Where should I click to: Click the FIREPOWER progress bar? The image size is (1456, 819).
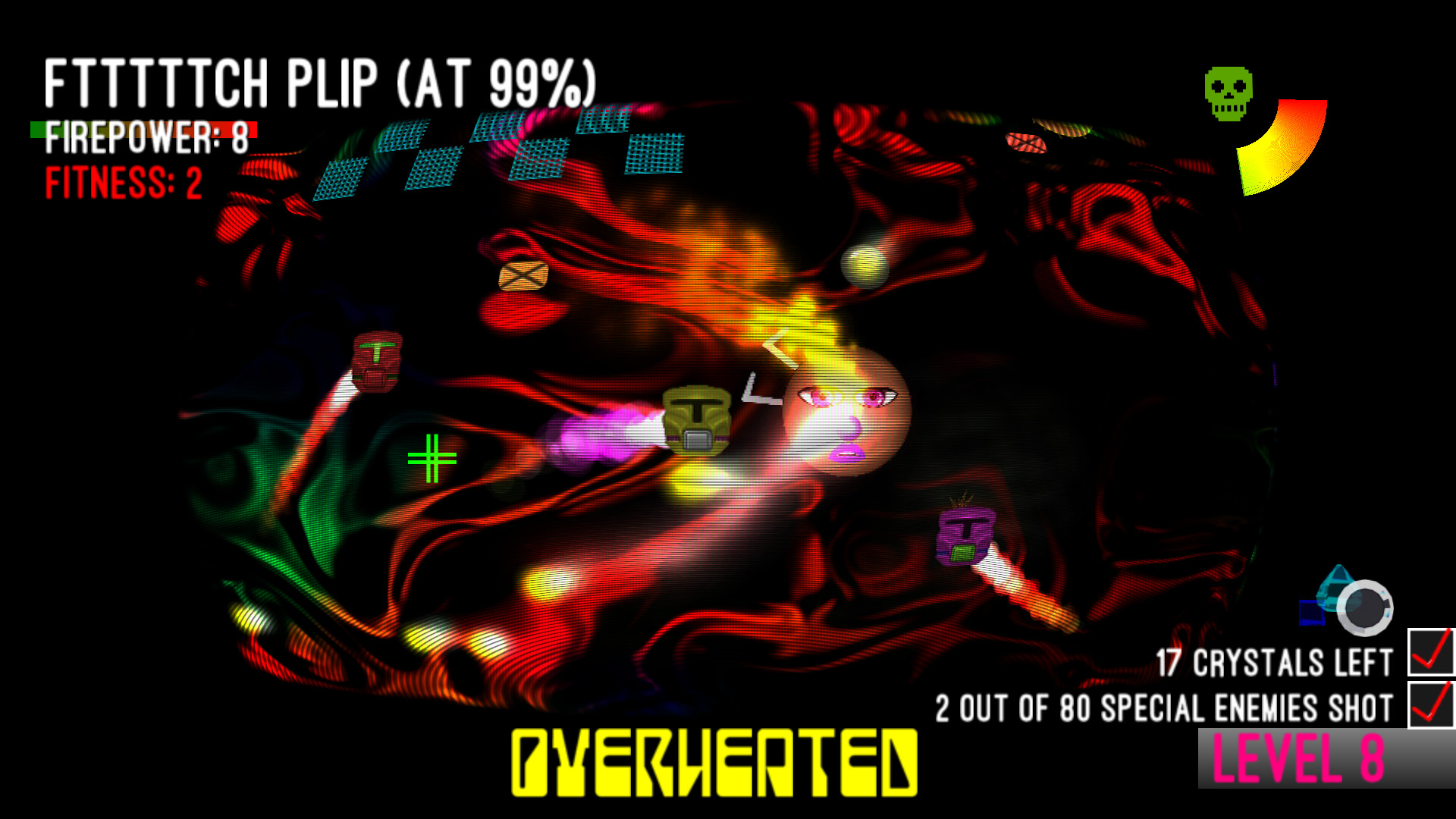(144, 127)
